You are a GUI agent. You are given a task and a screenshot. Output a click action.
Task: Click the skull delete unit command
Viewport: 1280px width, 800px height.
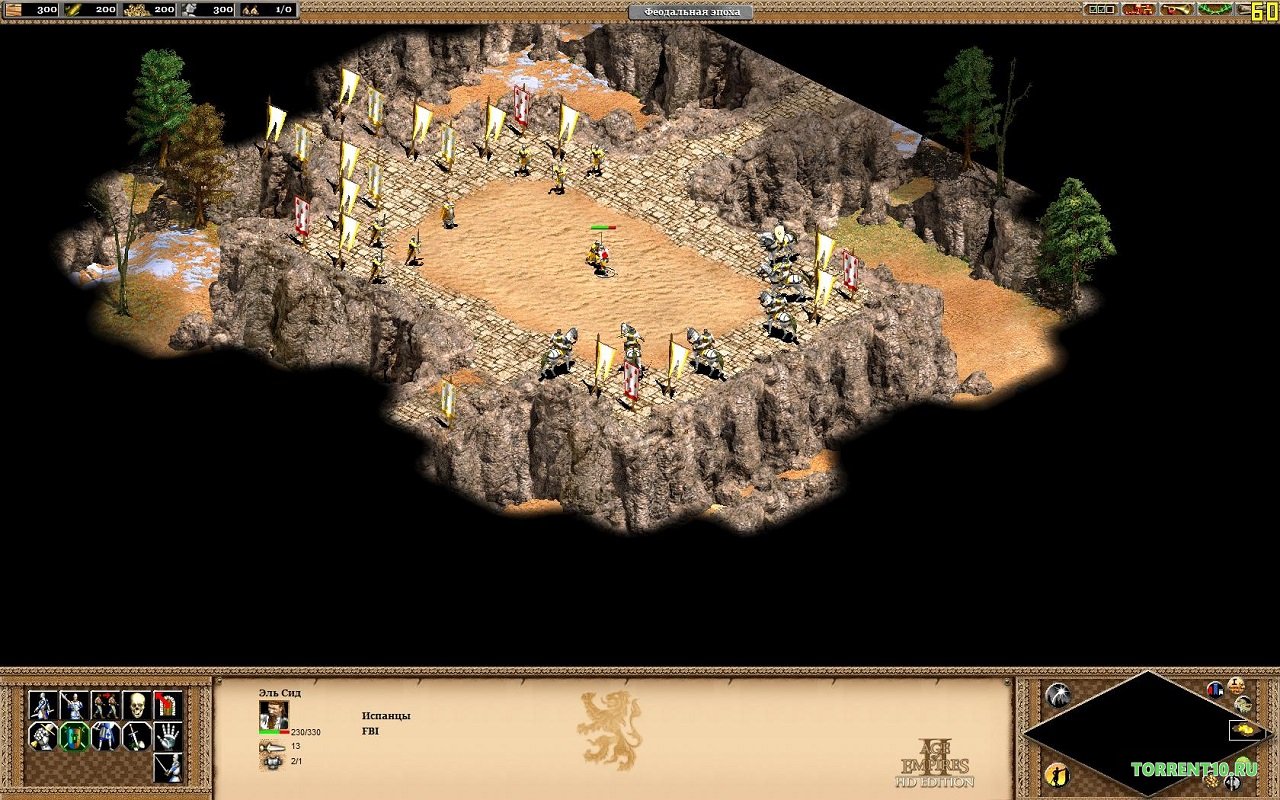[136, 705]
